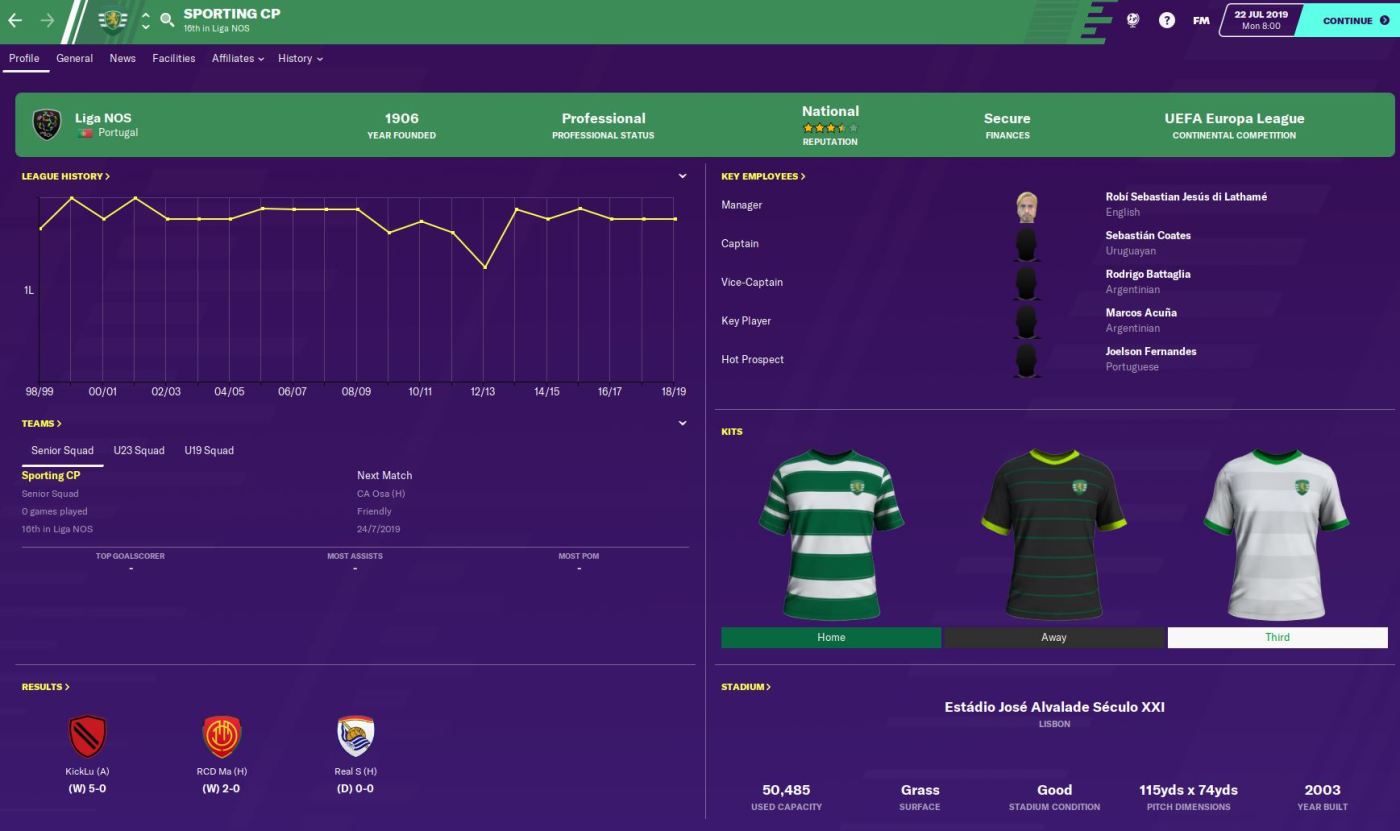Open the search magnifier icon
The width and height of the screenshot is (1400, 831).
click(167, 20)
